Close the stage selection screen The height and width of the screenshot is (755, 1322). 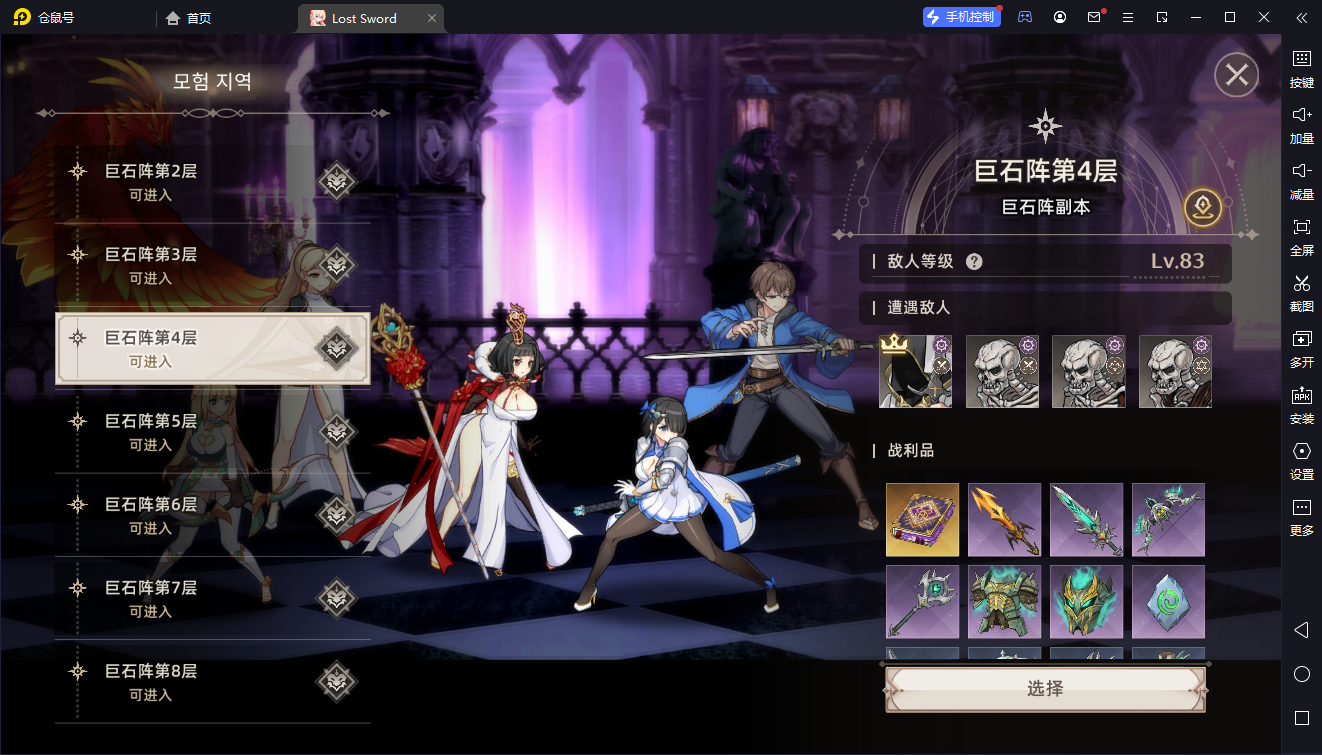1236,75
